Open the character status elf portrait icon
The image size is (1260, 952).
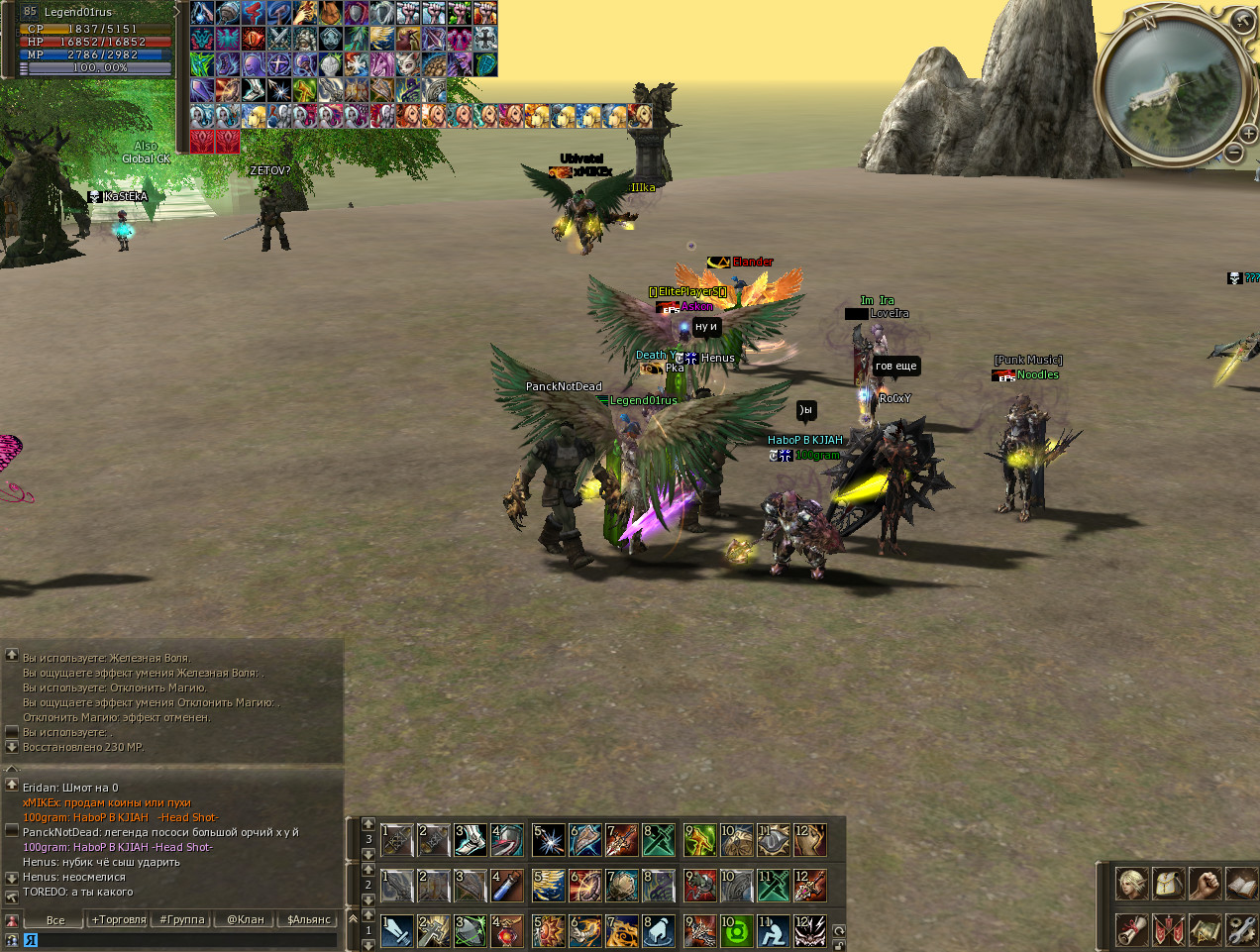point(1132,884)
